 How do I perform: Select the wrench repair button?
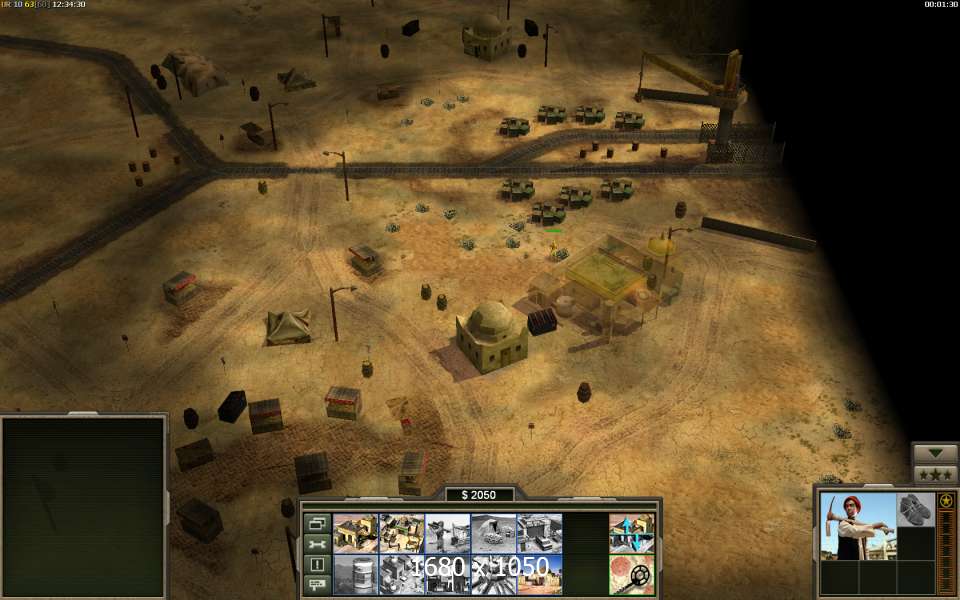(x=317, y=544)
